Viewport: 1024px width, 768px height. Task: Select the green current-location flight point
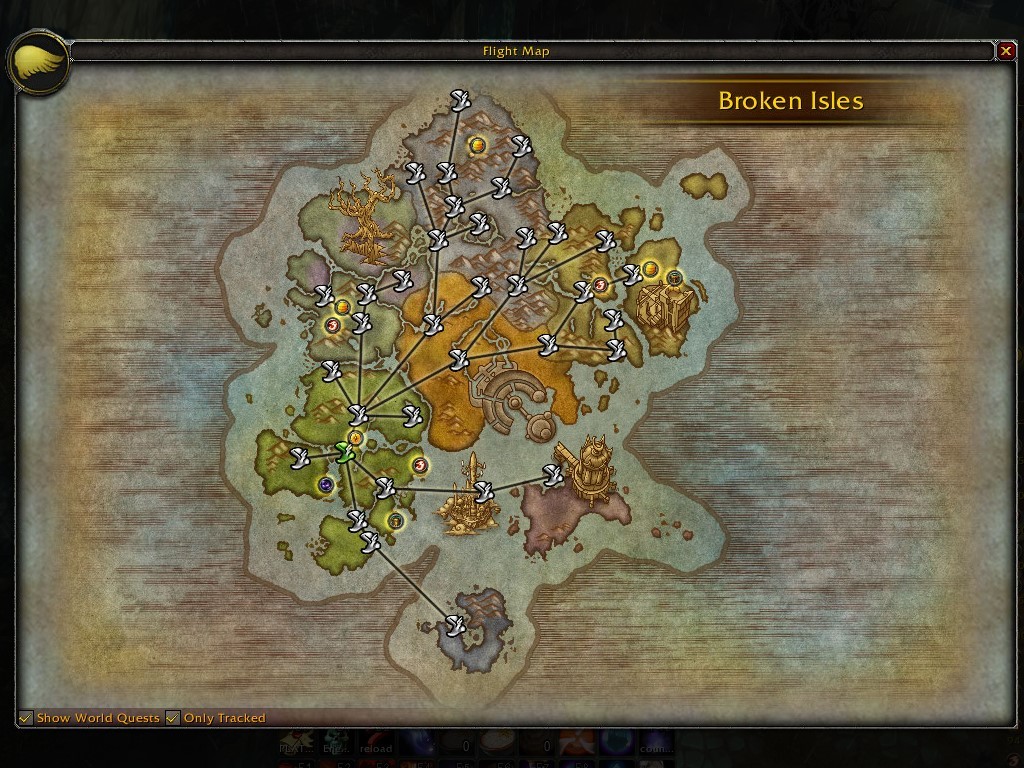click(345, 452)
